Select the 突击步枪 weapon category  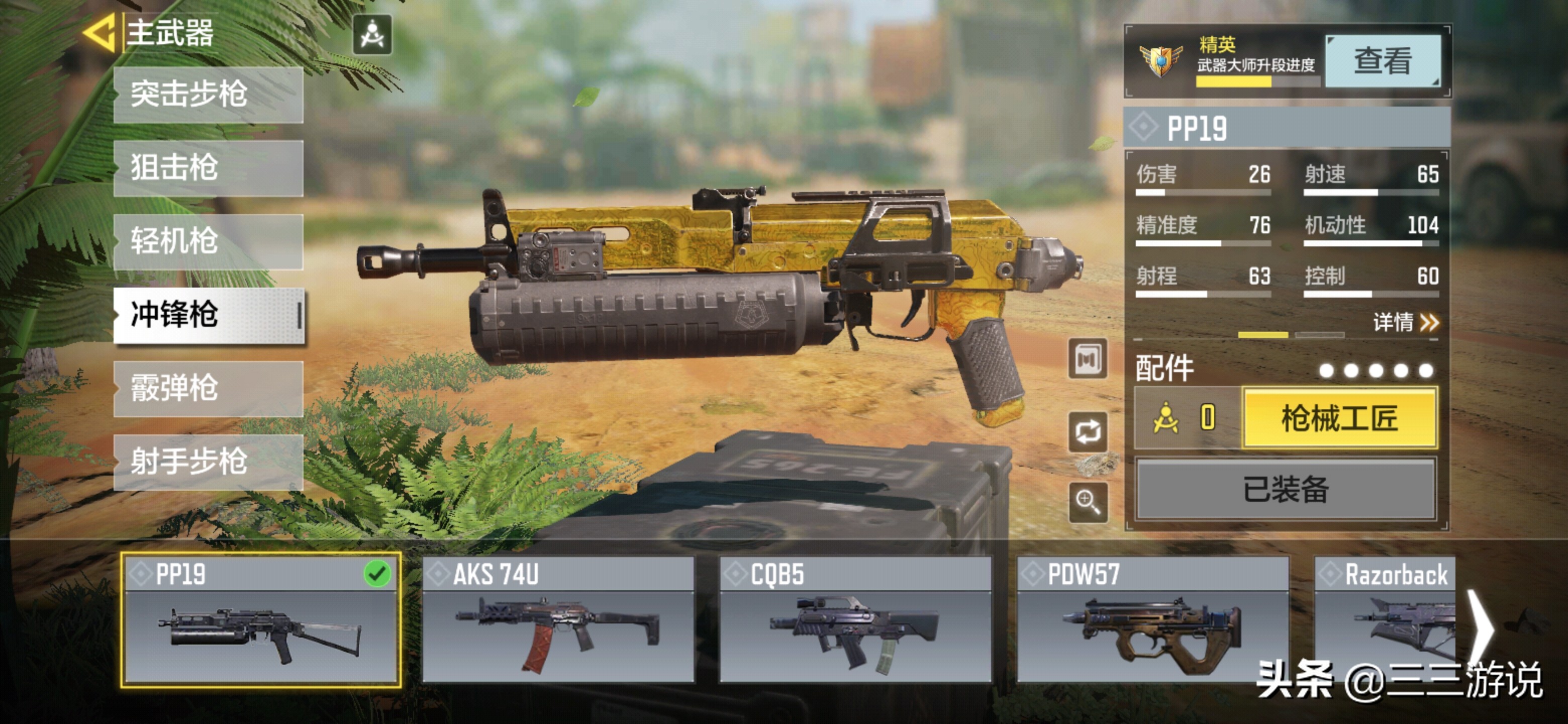208,95
